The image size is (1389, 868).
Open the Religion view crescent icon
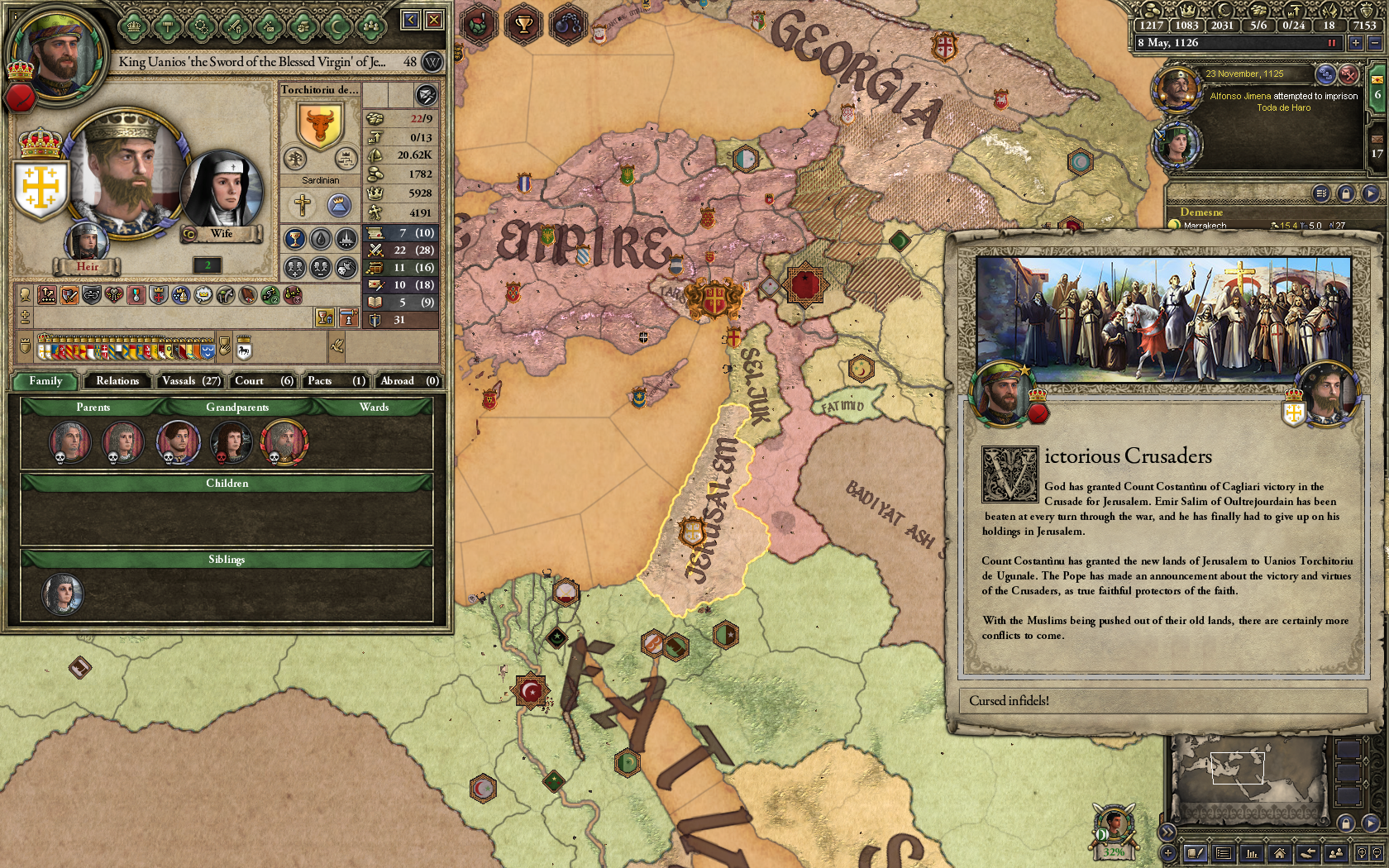[335, 26]
